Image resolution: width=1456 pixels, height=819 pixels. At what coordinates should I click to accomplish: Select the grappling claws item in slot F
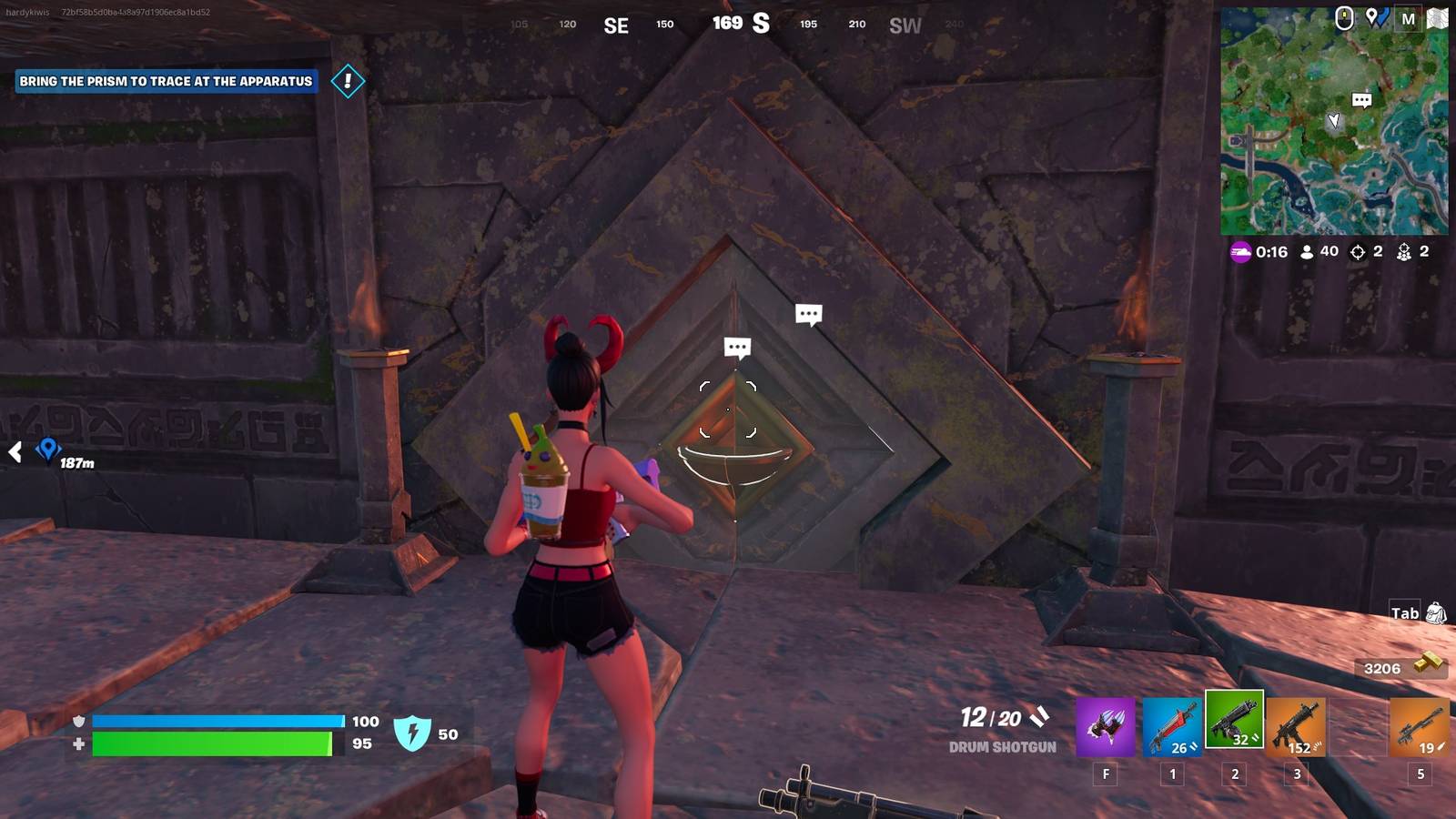[x=1106, y=728]
